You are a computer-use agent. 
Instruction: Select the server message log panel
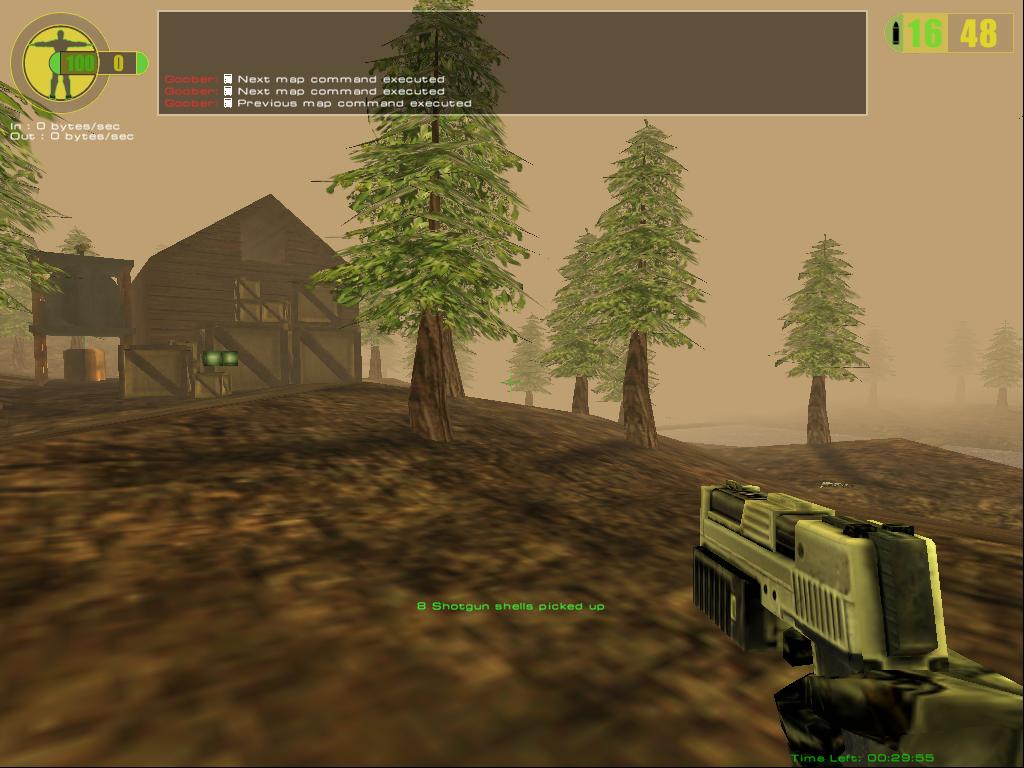[x=511, y=63]
